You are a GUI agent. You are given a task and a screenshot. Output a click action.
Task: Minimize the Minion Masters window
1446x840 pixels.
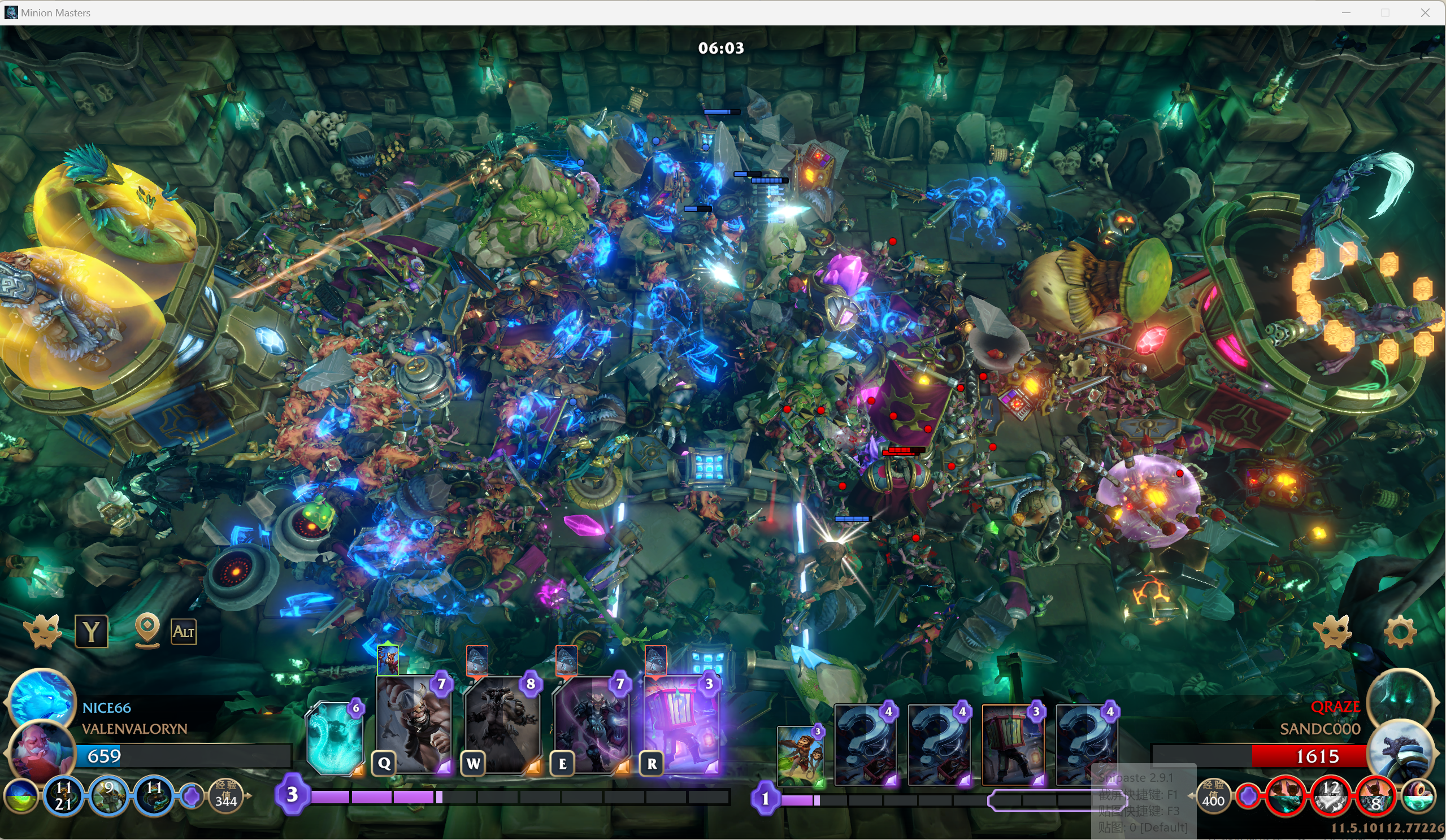tap(1346, 12)
